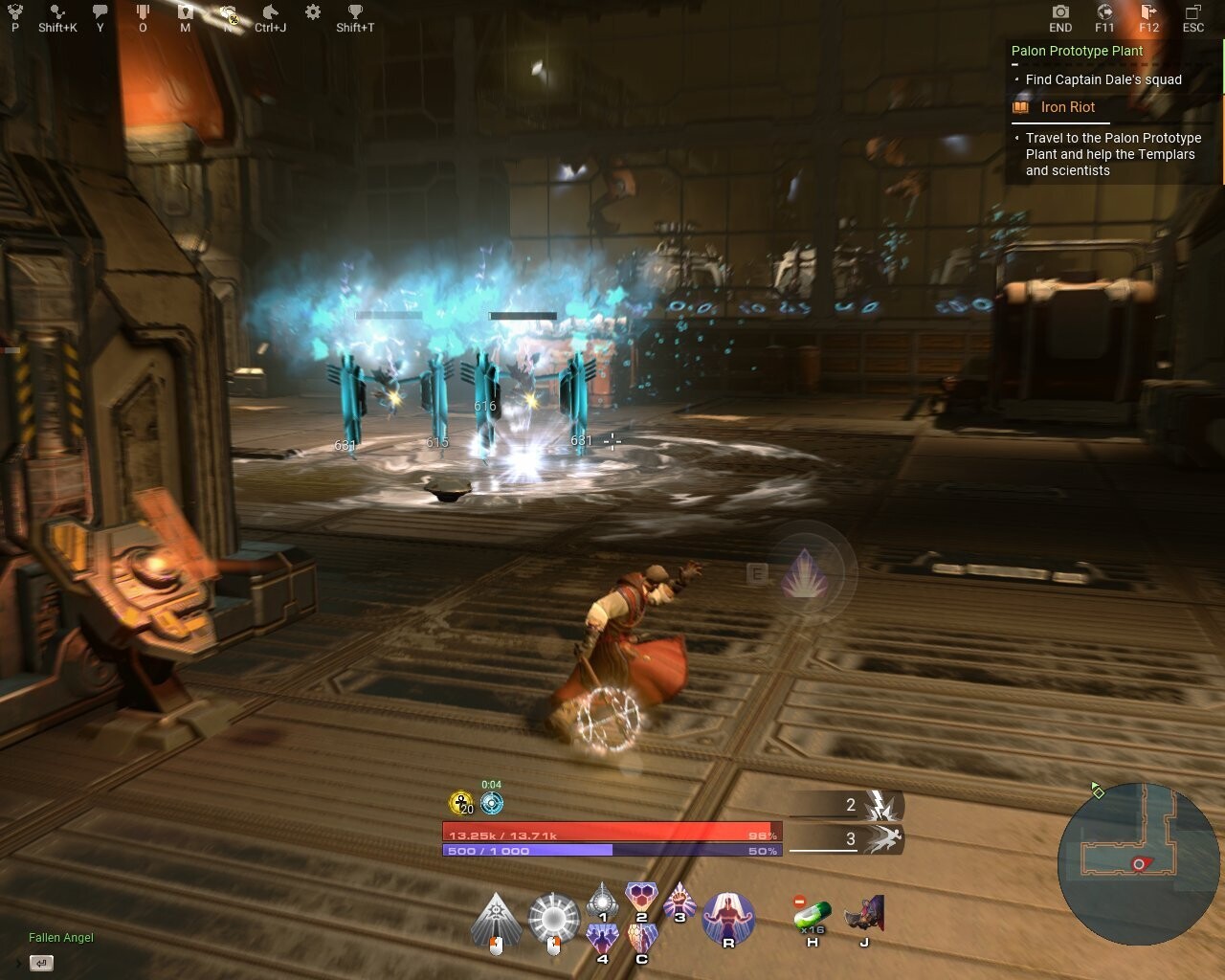Toggle the buff icon above the health bar
1225x980 pixels.
[491, 804]
